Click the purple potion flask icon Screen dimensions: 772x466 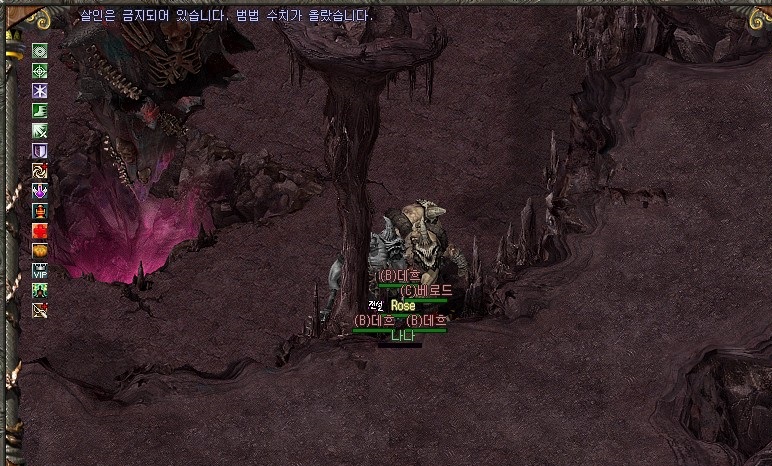point(40,190)
